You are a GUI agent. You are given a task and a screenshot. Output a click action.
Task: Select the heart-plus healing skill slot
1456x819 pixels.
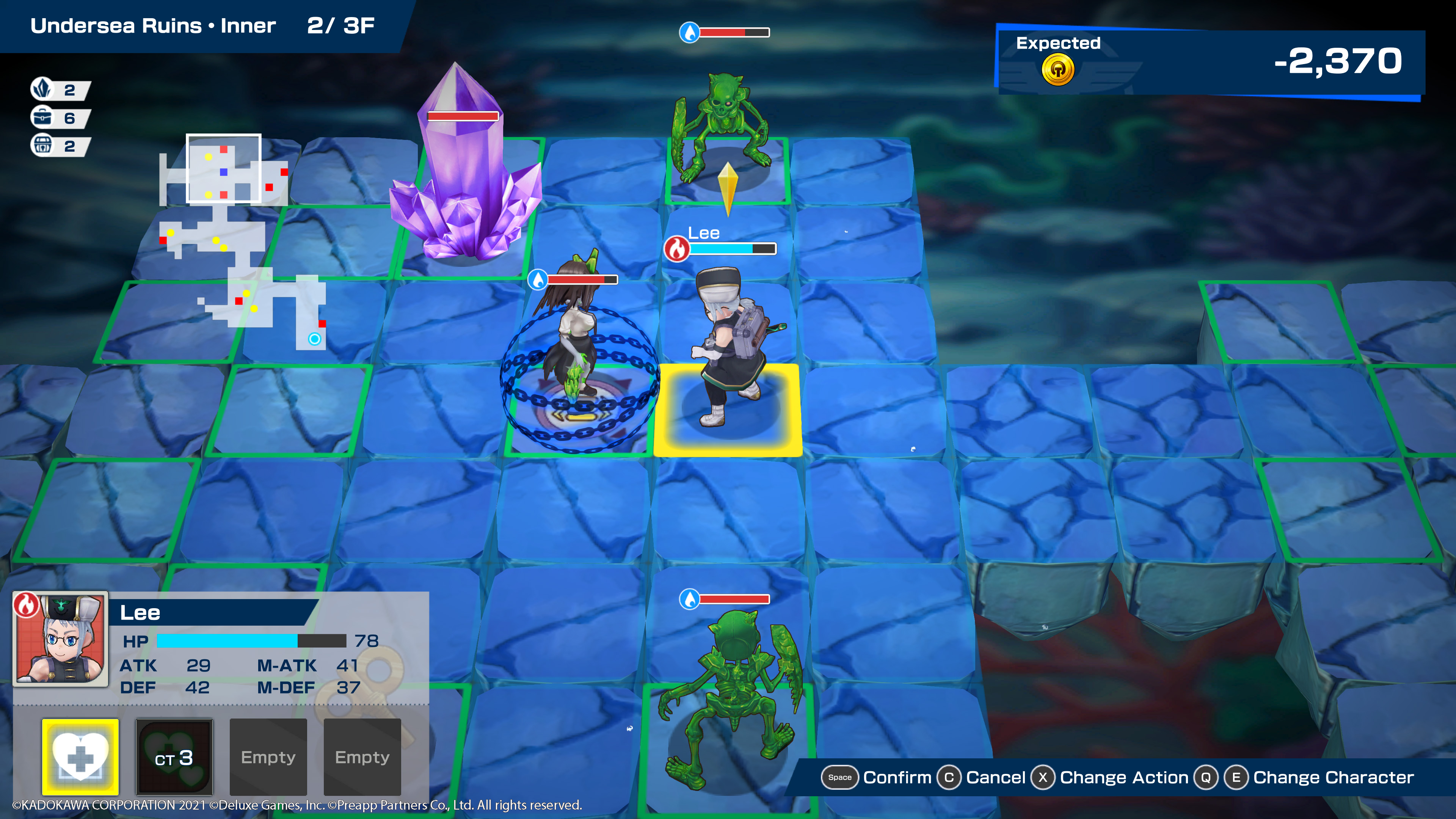(80, 756)
